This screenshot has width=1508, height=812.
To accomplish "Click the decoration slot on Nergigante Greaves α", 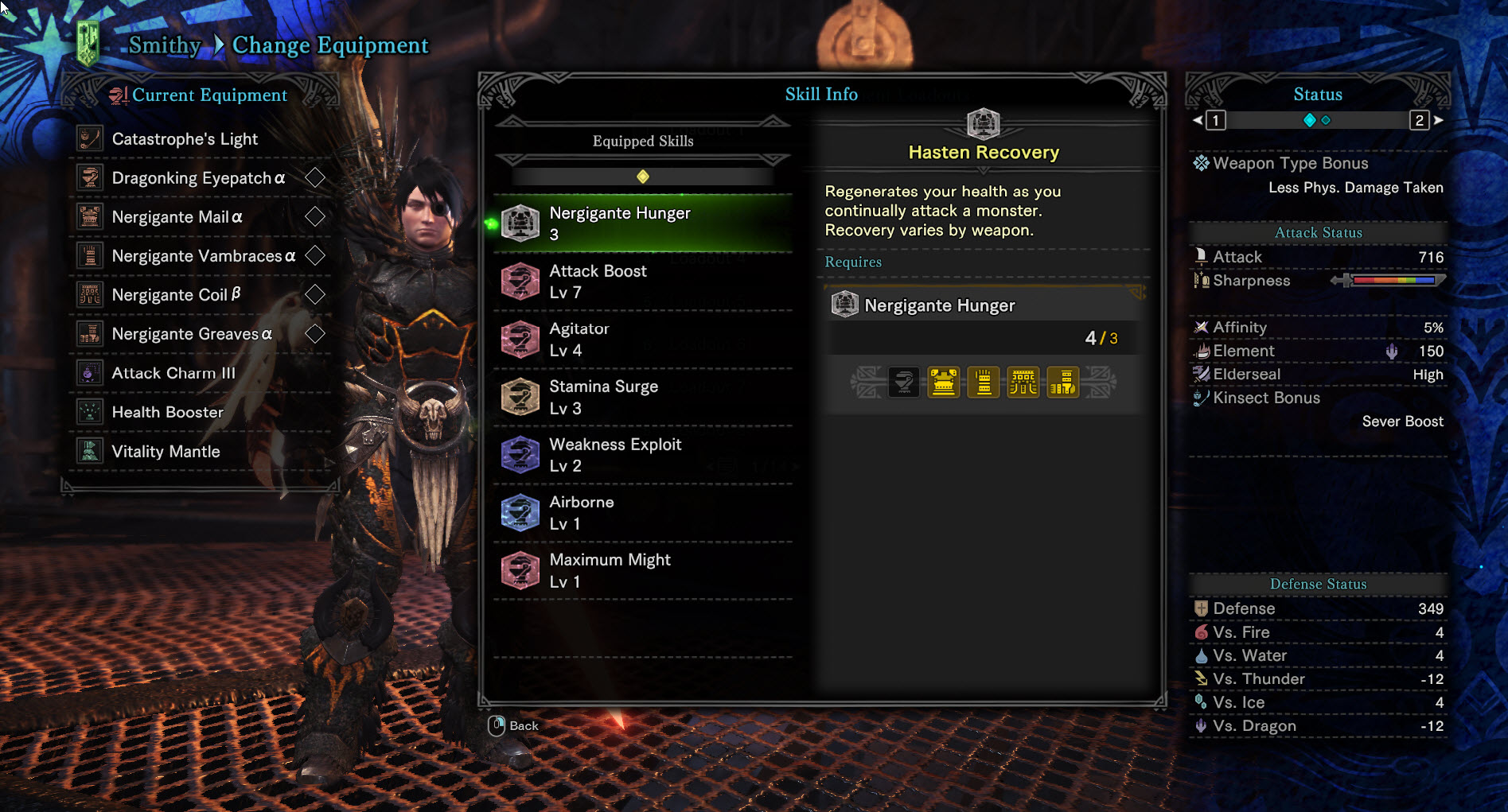I will coord(316,333).
